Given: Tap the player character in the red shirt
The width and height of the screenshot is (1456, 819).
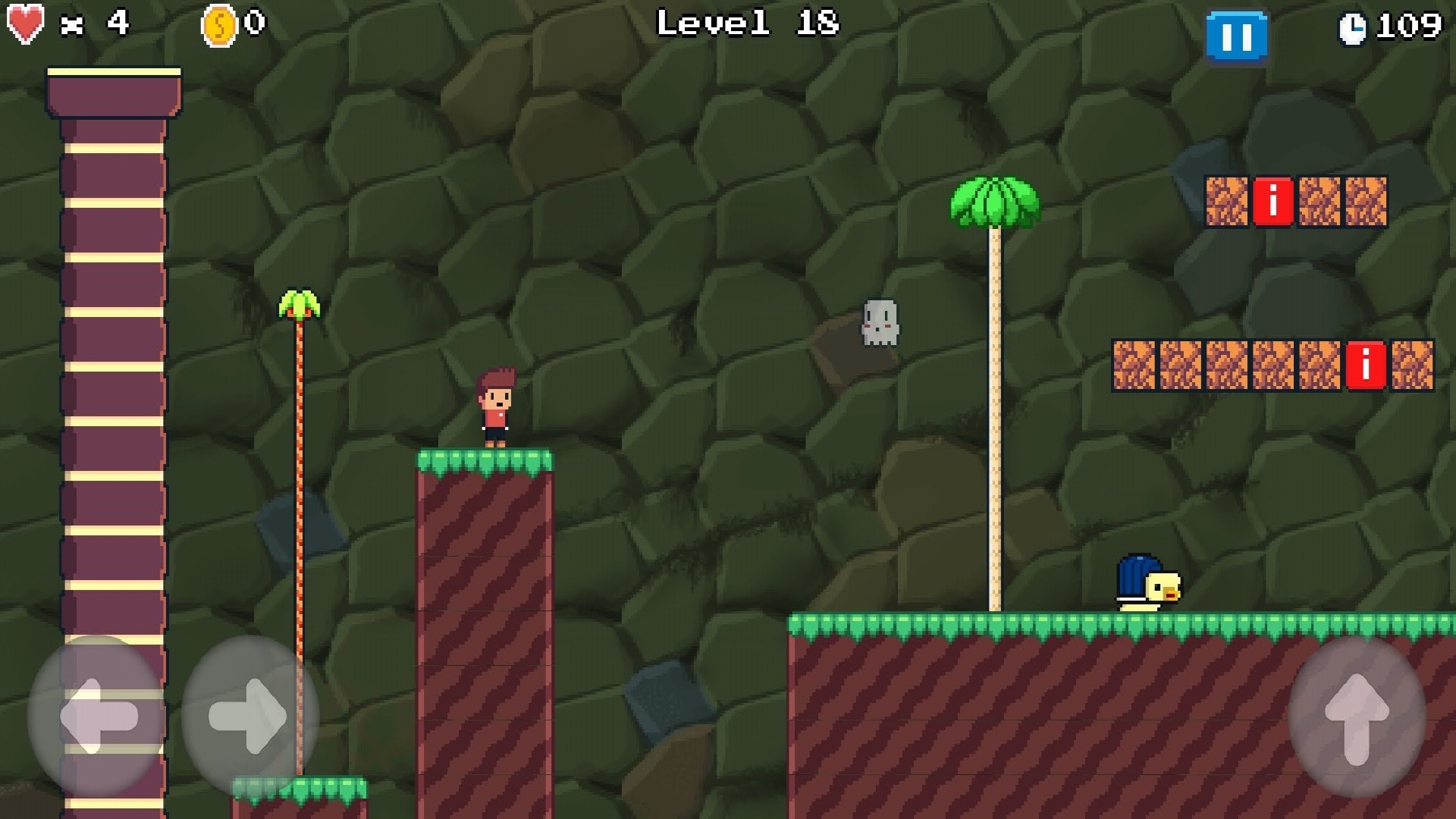Looking at the screenshot, I should pos(495,407).
